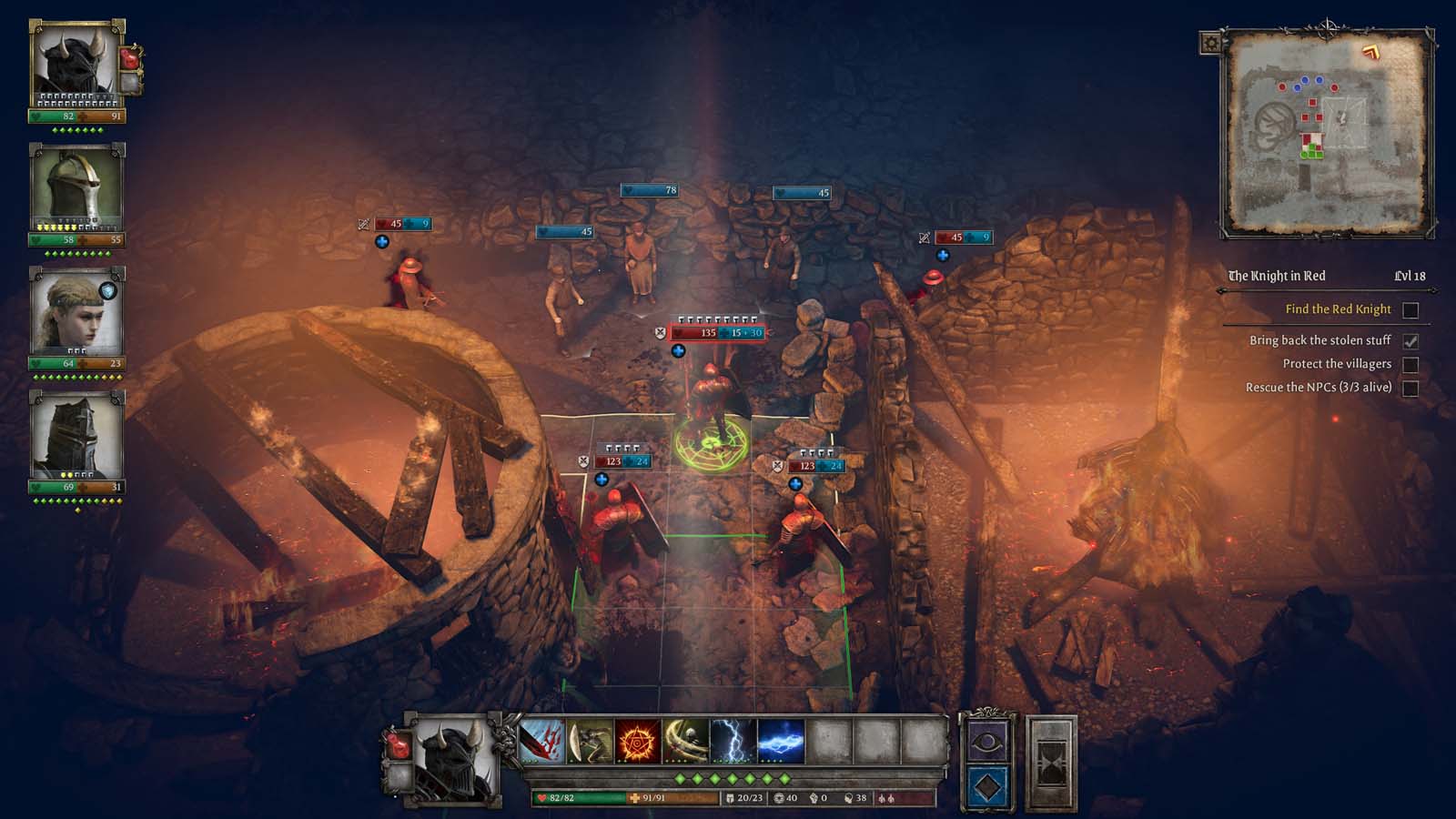Click the Rescue the NPCs objective entry
1456x819 pixels.
coord(1319,388)
